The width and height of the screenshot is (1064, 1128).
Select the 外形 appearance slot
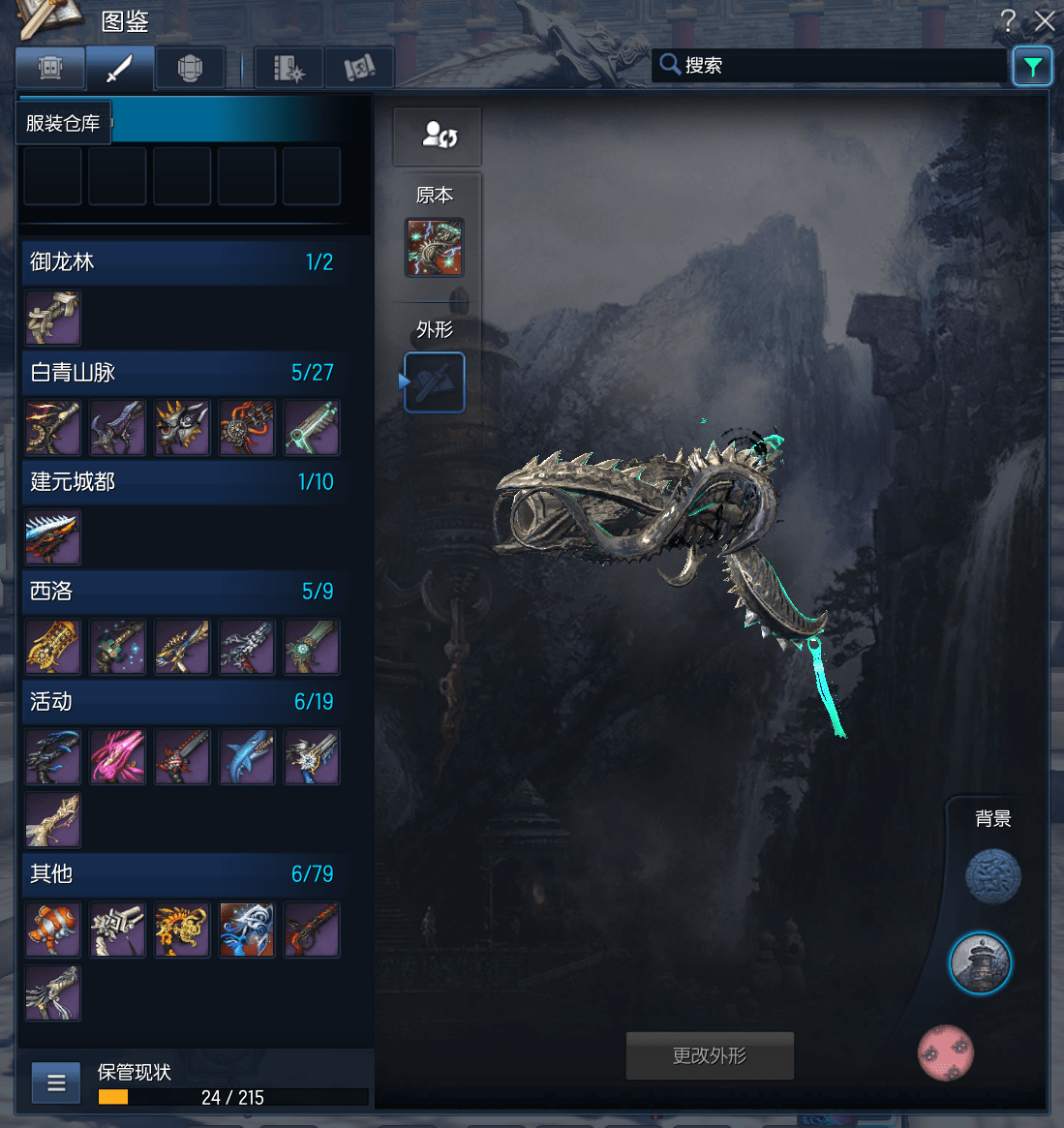pos(434,382)
